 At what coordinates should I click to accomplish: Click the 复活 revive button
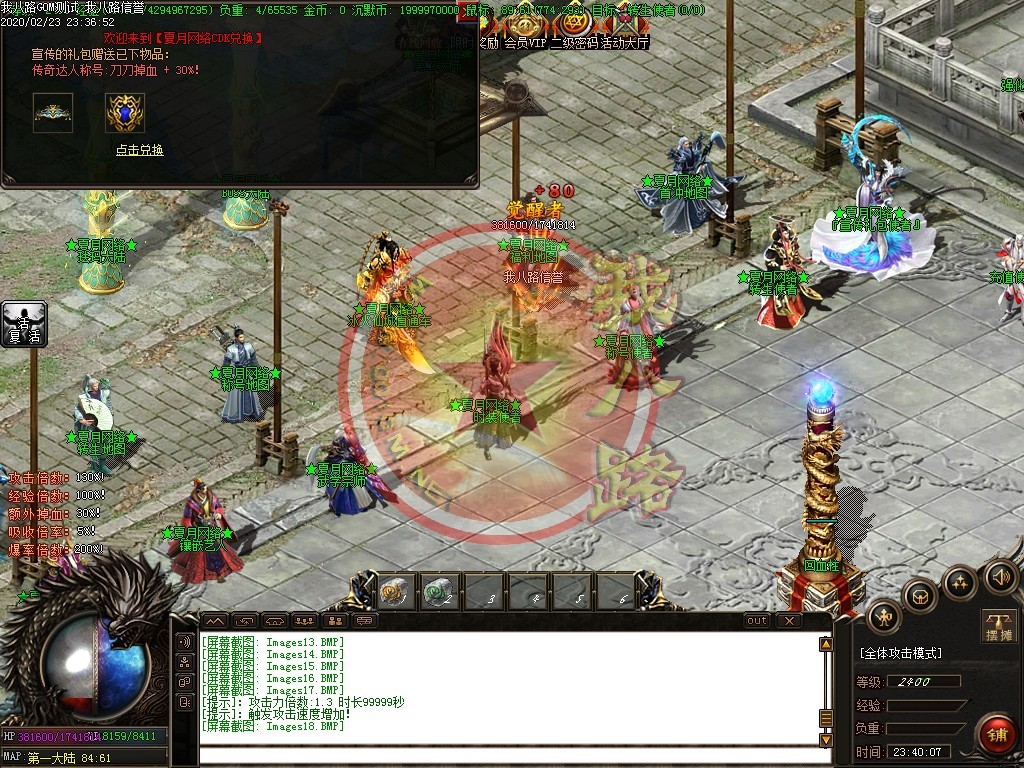pyautogui.click(x=24, y=325)
